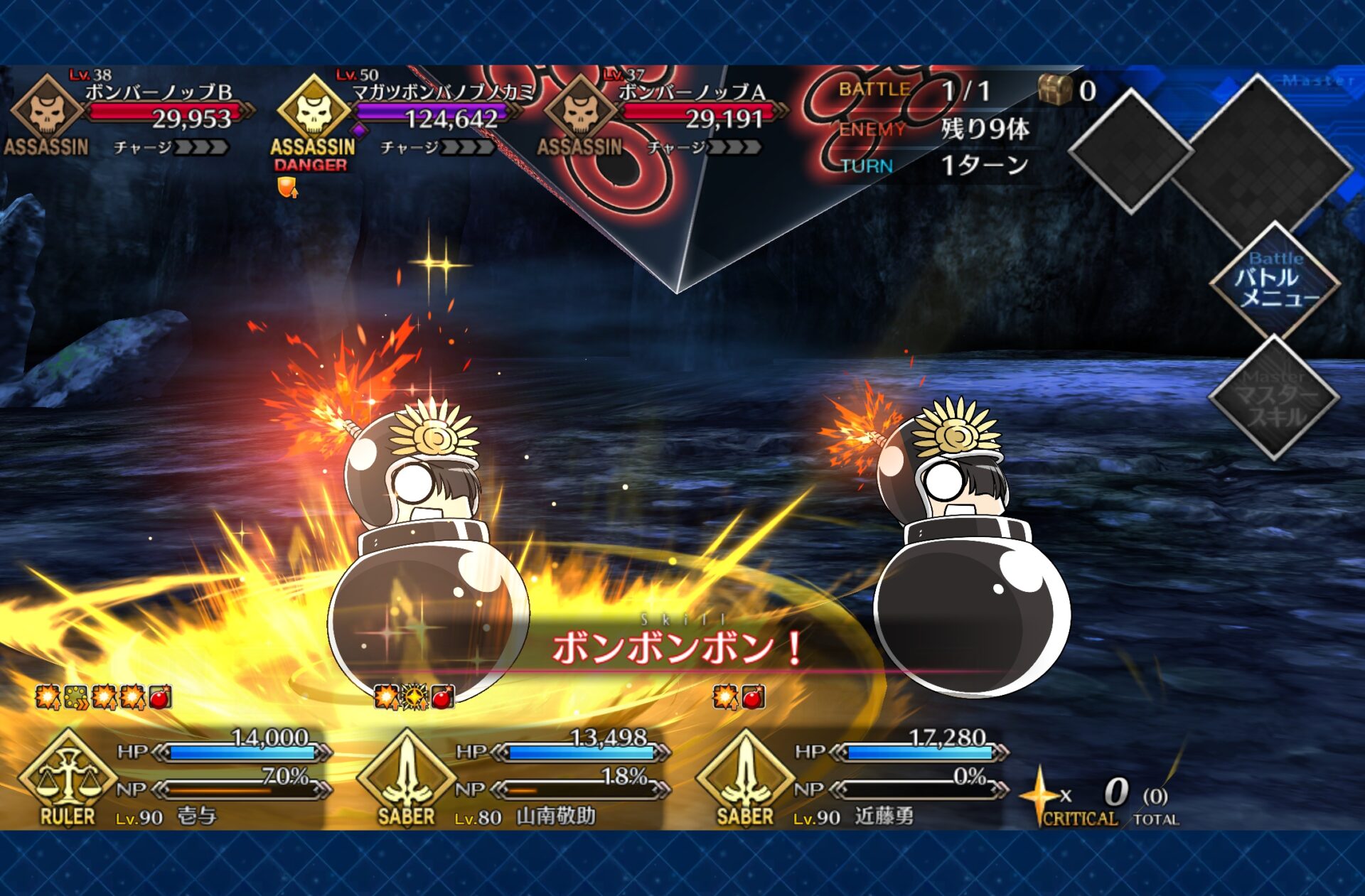Target enemy ボンバーノッブB
Screen dimensions: 1365x896
point(128,114)
